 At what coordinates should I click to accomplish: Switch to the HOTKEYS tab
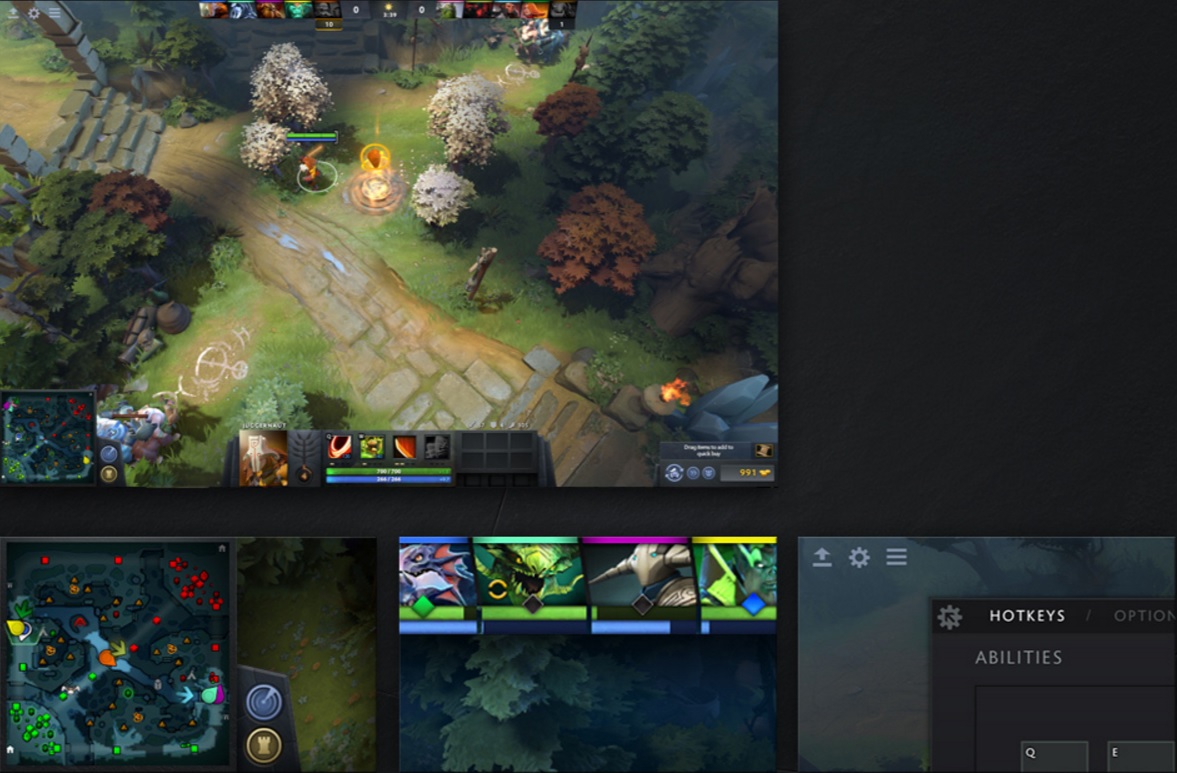click(1027, 616)
